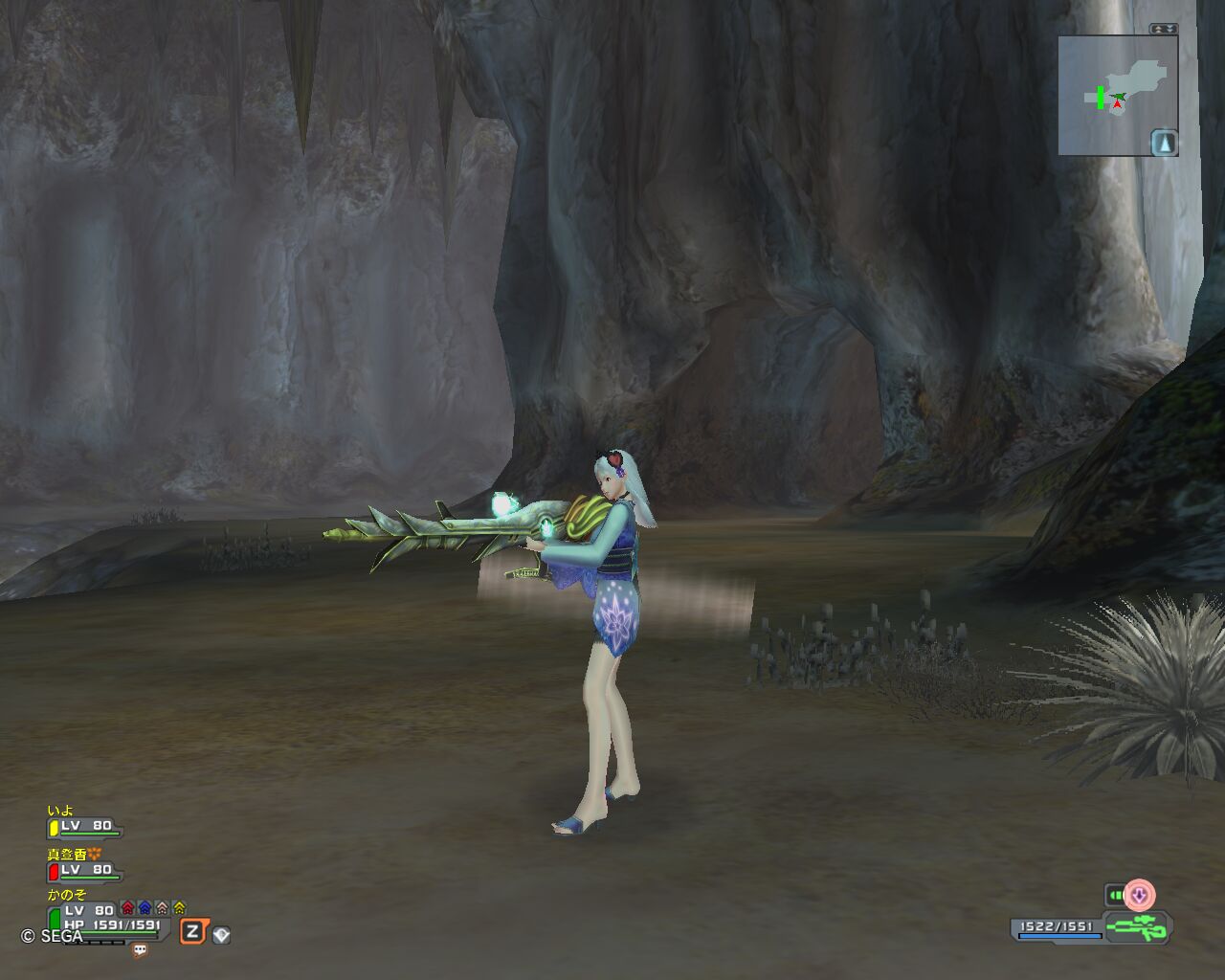
Task: Click the red attack buff arrow icon
Action: pos(127,908)
